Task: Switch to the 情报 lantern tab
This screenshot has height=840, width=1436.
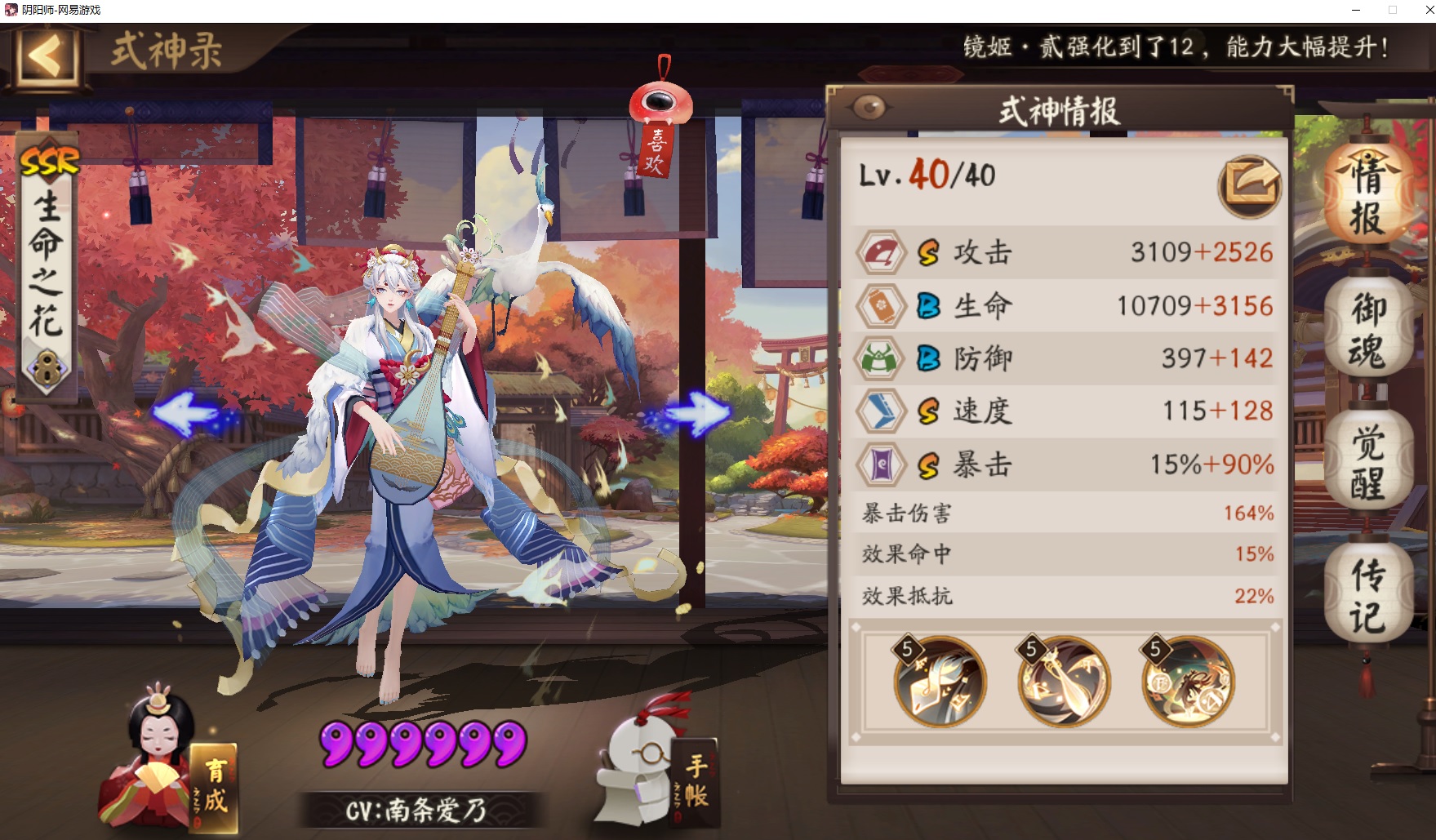Action: click(1367, 196)
